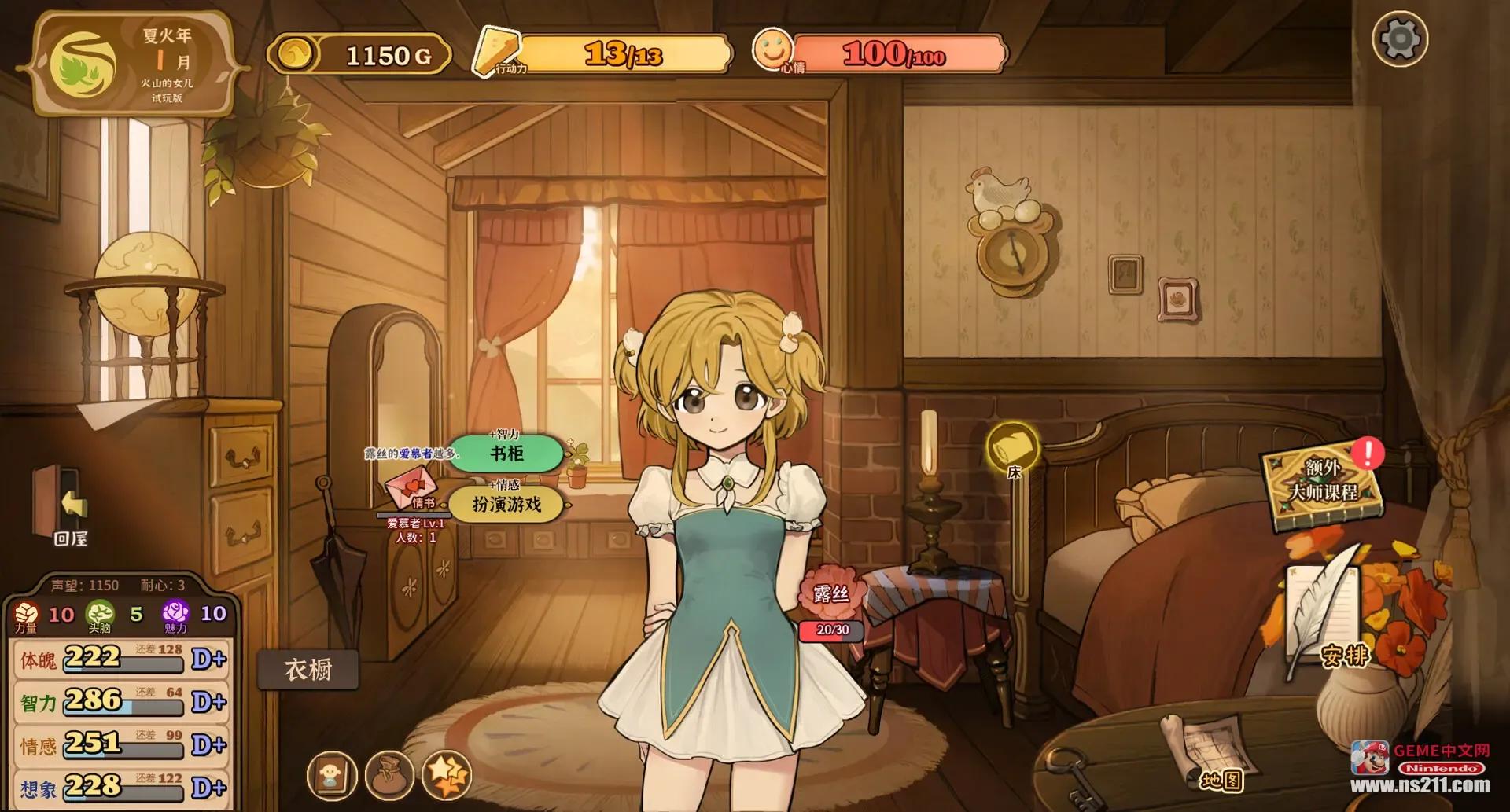Select the 扮演游戏 role-play activity
Viewport: 1510px width, 812px height.
pyautogui.click(x=506, y=505)
